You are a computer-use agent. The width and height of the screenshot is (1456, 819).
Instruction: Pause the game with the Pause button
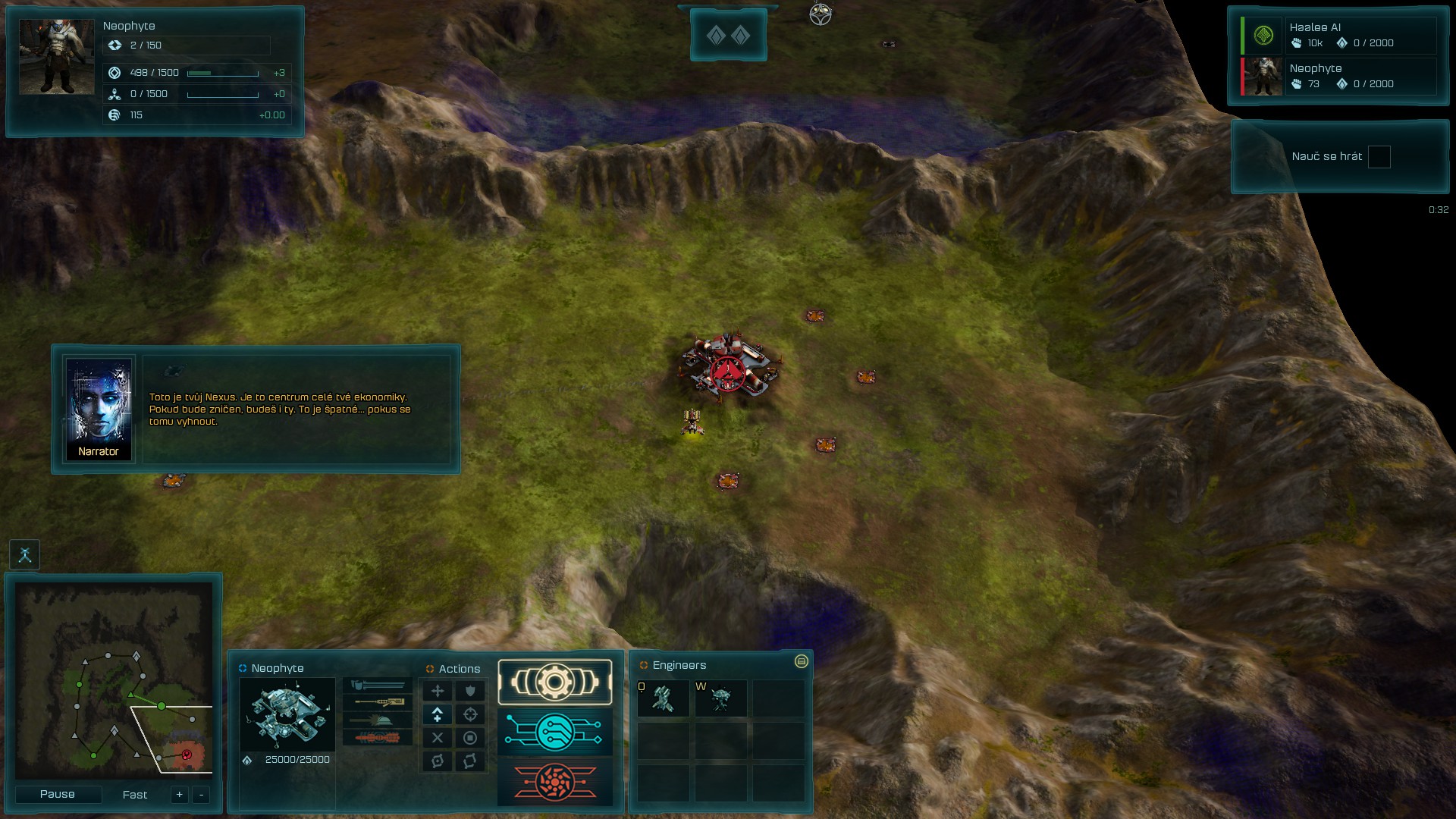[58, 794]
